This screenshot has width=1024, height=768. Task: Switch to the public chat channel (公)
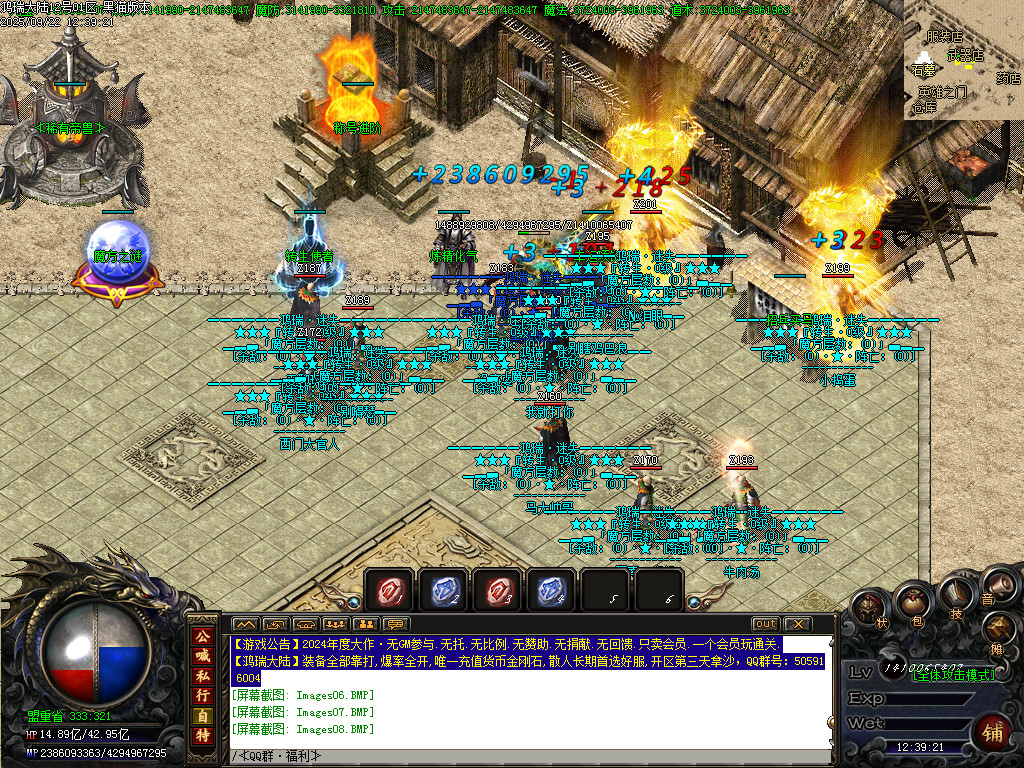click(x=203, y=636)
